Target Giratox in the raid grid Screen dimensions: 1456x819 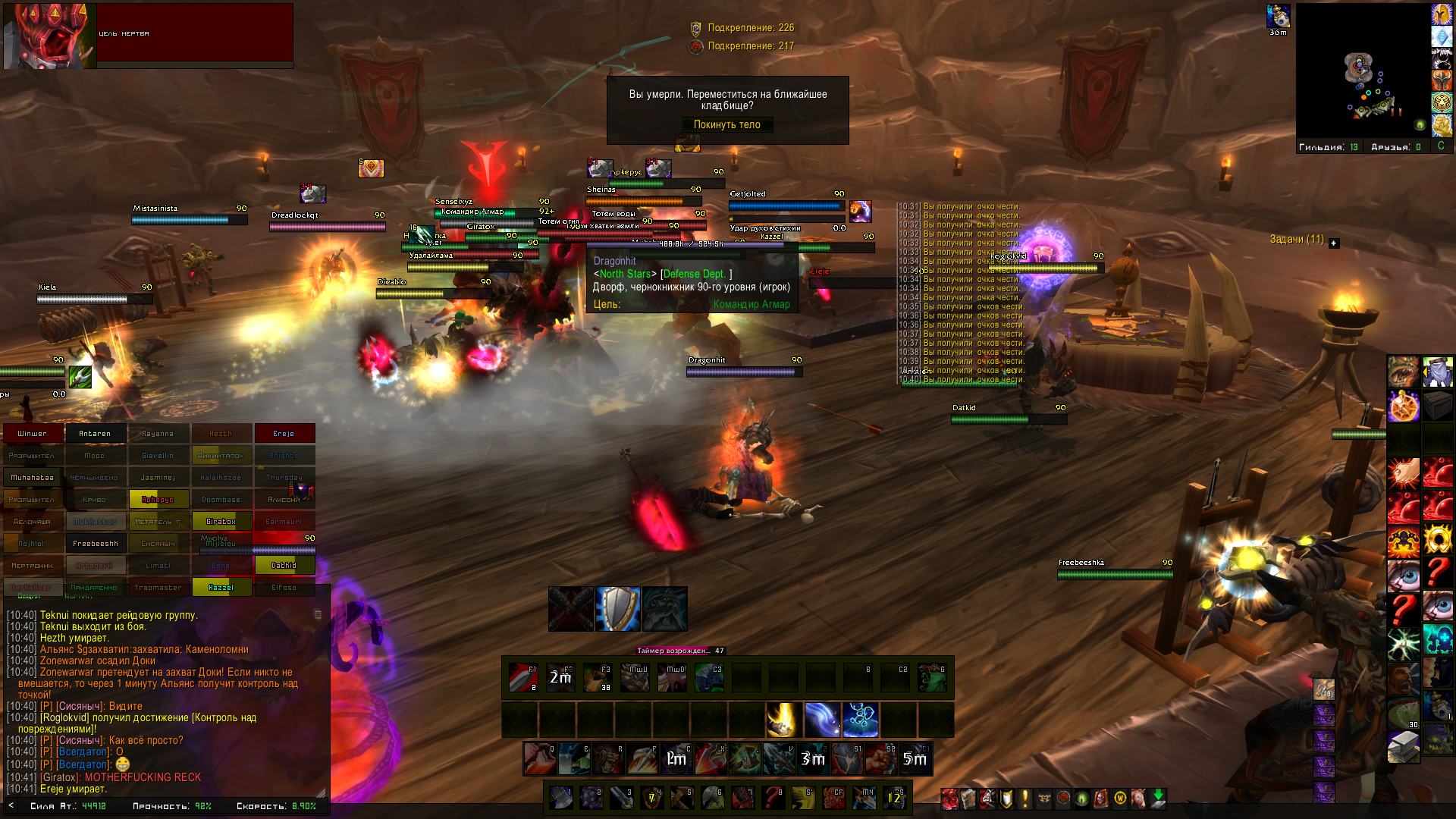(221, 522)
